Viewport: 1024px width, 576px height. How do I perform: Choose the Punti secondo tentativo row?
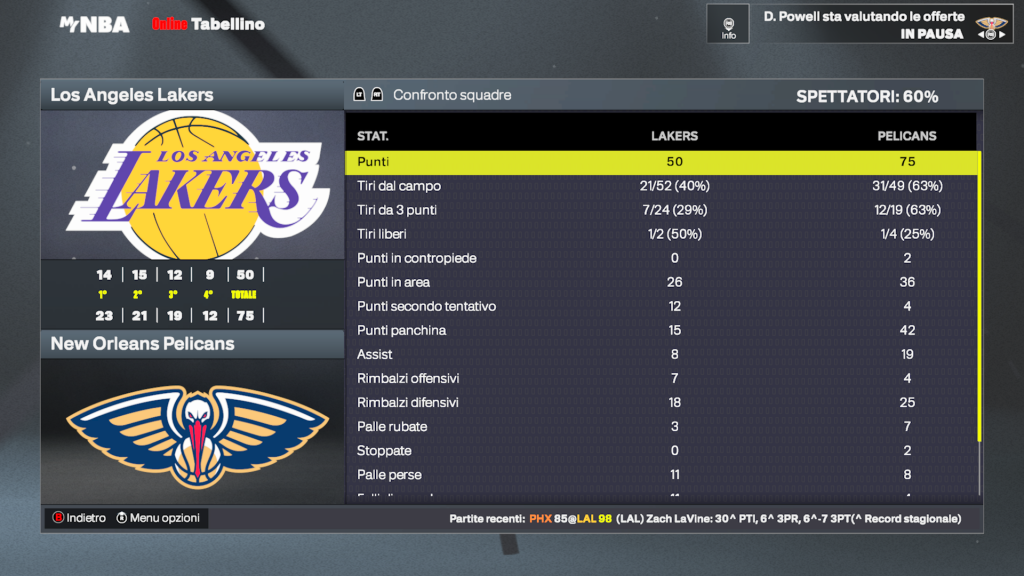tap(661, 306)
